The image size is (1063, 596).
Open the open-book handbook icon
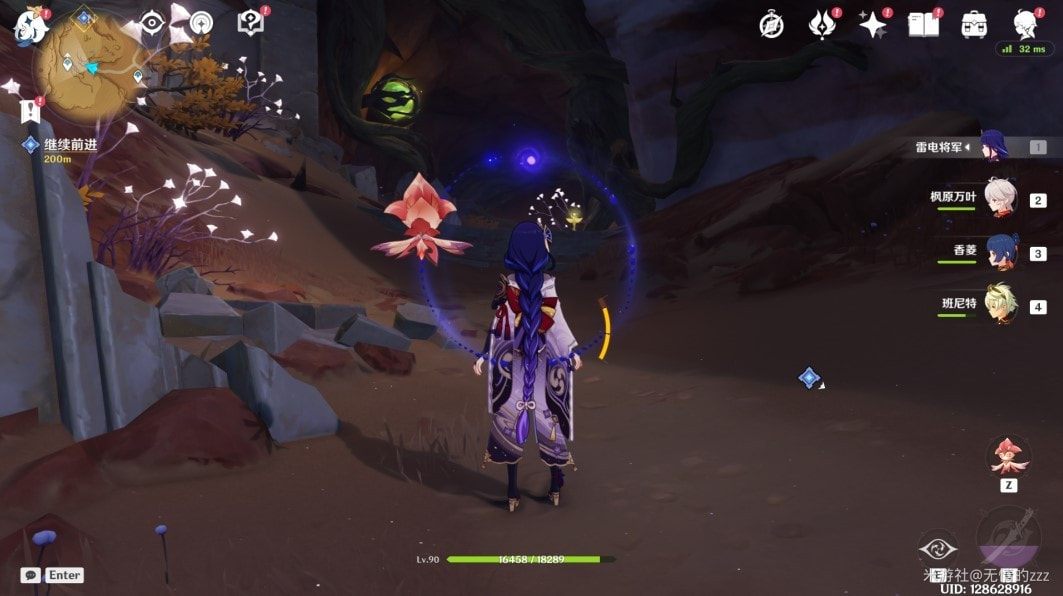point(923,25)
